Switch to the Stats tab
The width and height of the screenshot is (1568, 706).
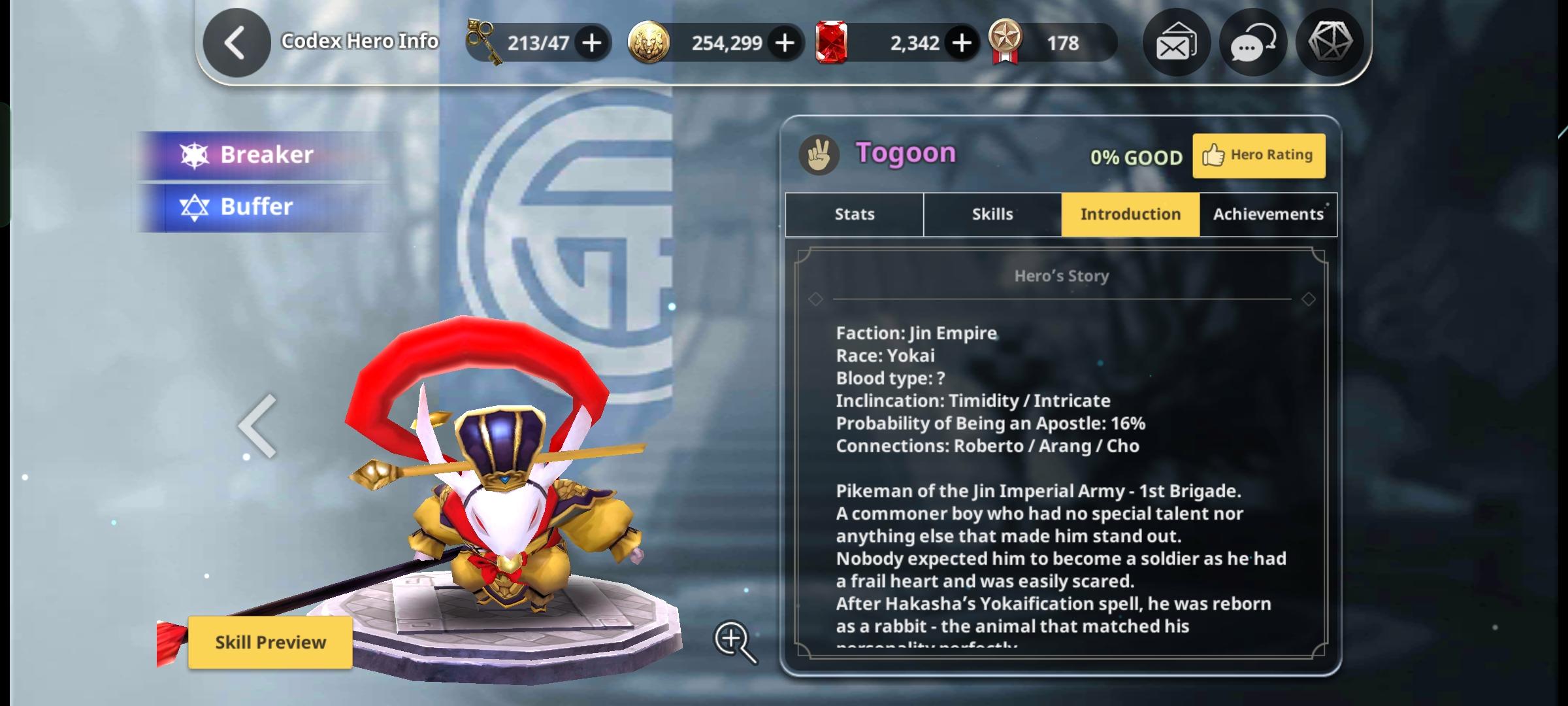[854, 214]
